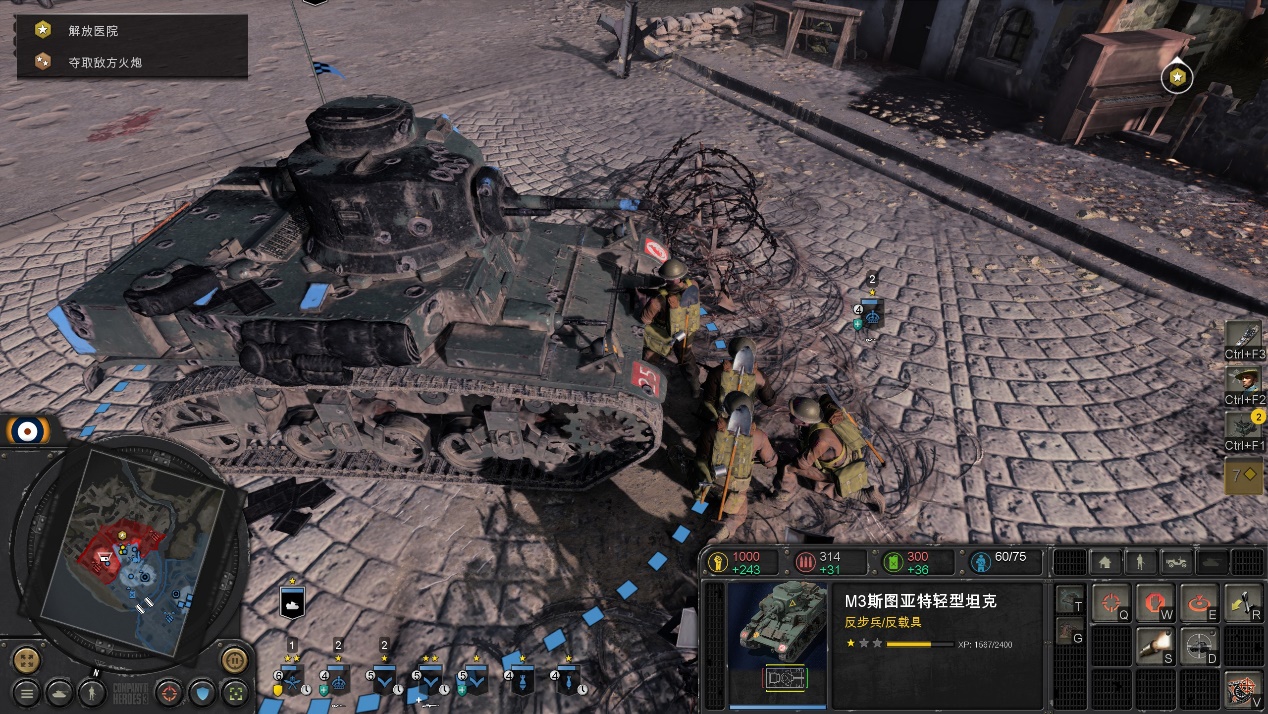Click the red crosshair button beside the minimap
The height and width of the screenshot is (714, 1268).
[170, 691]
